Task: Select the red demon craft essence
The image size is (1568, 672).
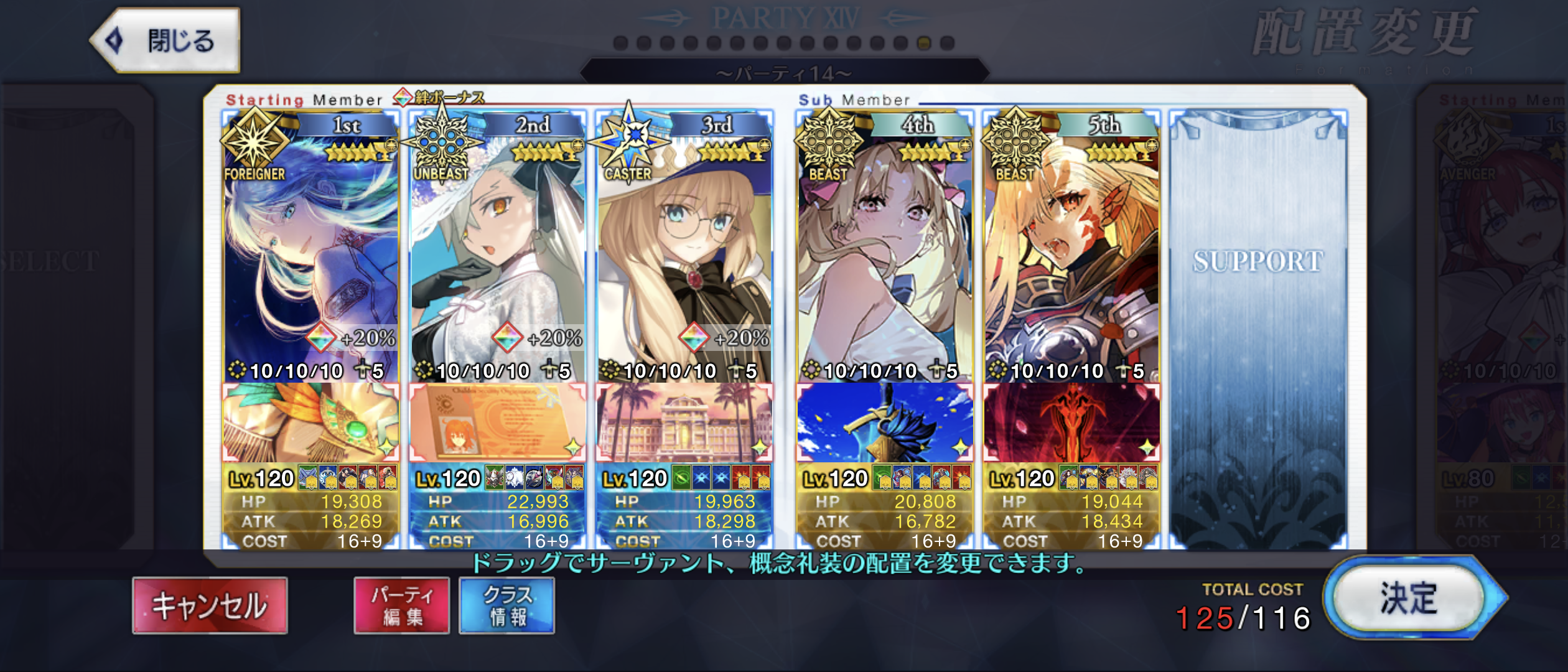Action: [1071, 423]
